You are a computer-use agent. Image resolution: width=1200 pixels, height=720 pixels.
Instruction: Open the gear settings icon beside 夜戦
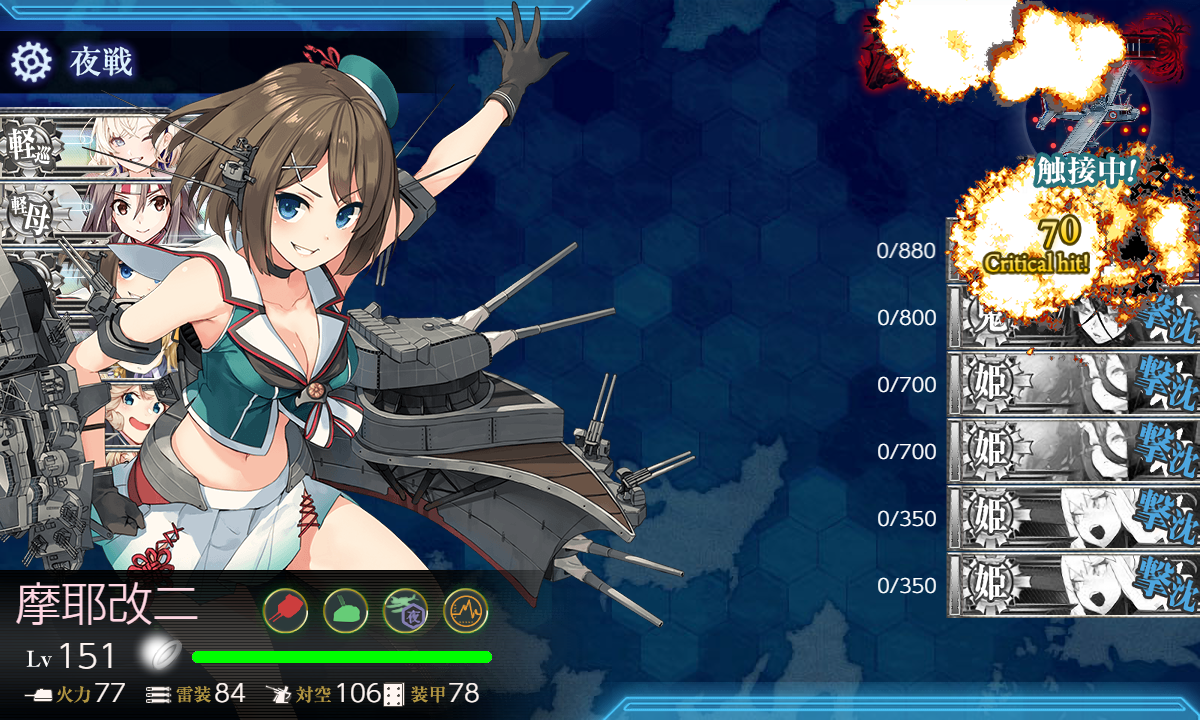pos(31,62)
